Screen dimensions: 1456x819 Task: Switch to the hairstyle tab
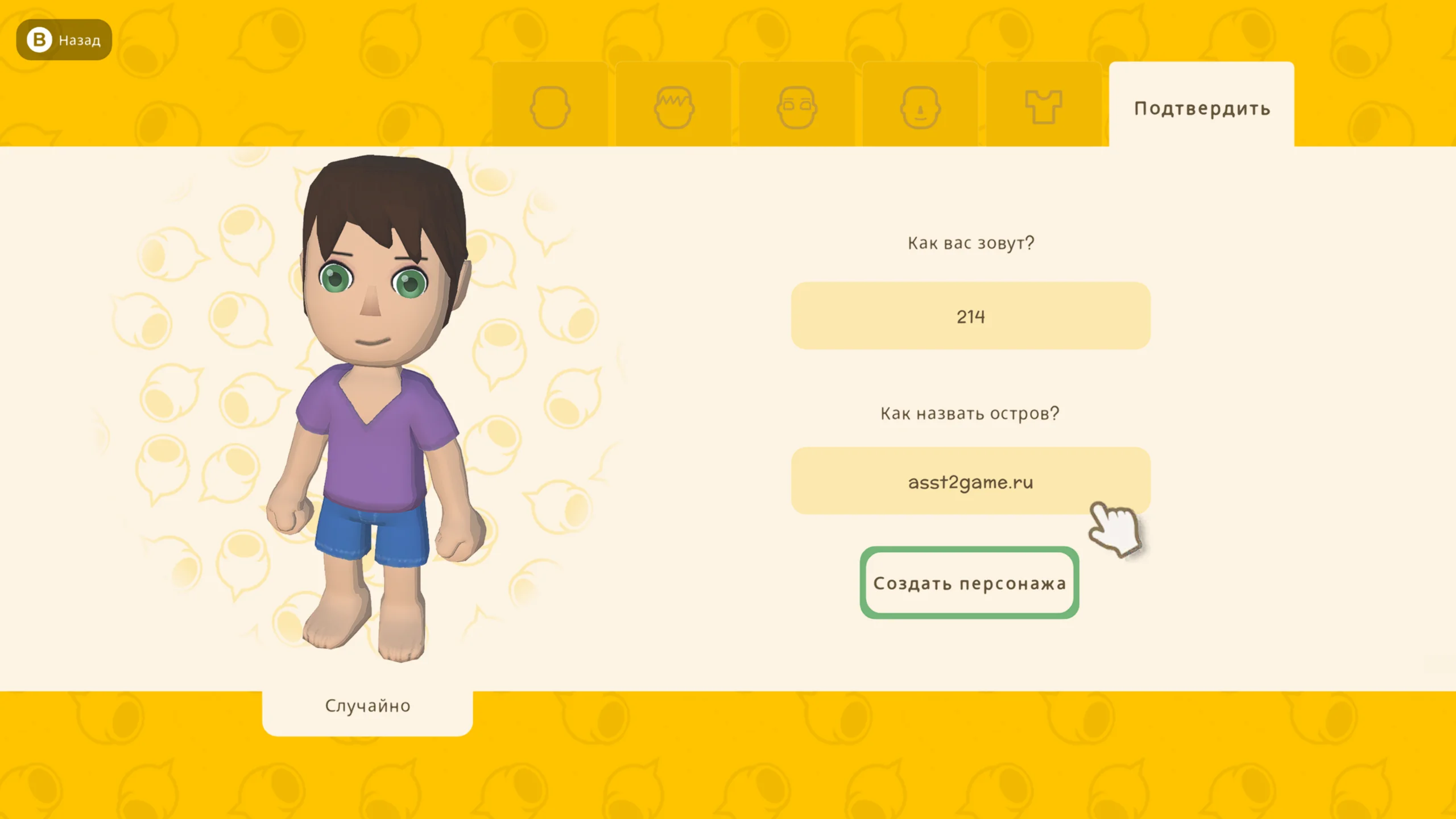(x=673, y=106)
